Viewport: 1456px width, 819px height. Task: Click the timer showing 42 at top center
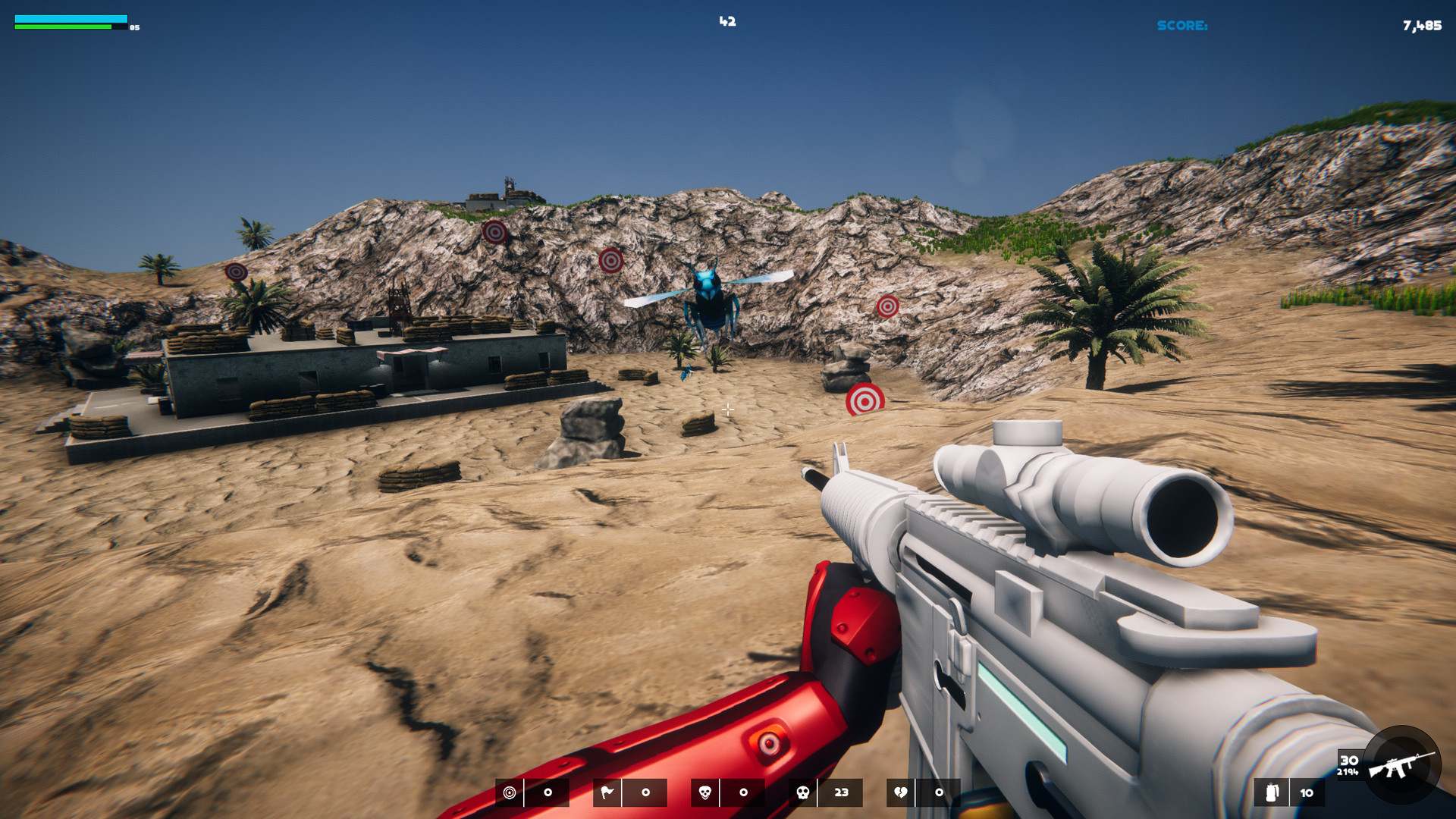click(x=728, y=21)
